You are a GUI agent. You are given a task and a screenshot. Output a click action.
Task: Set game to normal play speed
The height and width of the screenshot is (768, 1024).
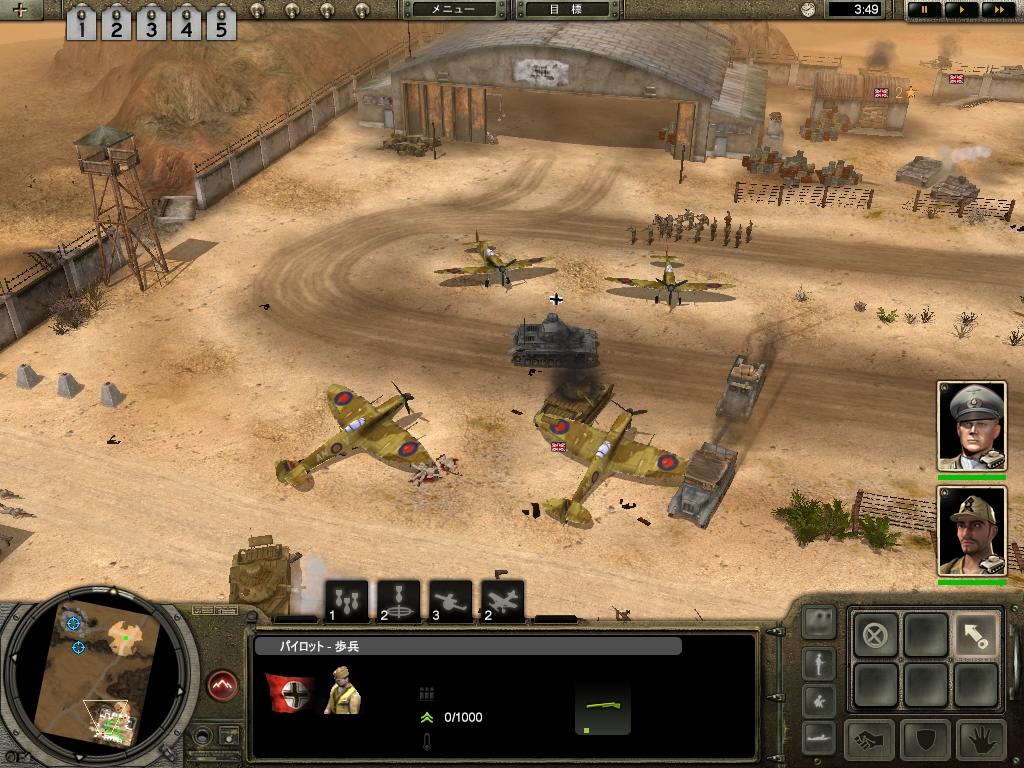pos(959,9)
